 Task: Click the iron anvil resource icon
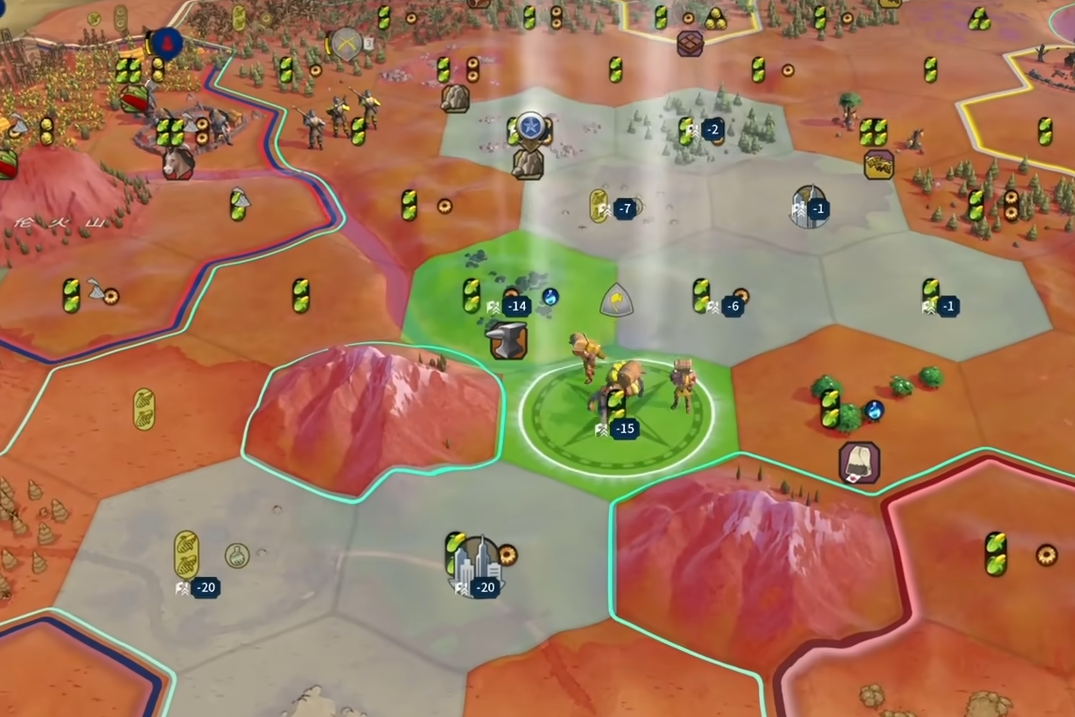pyautogui.click(x=508, y=339)
